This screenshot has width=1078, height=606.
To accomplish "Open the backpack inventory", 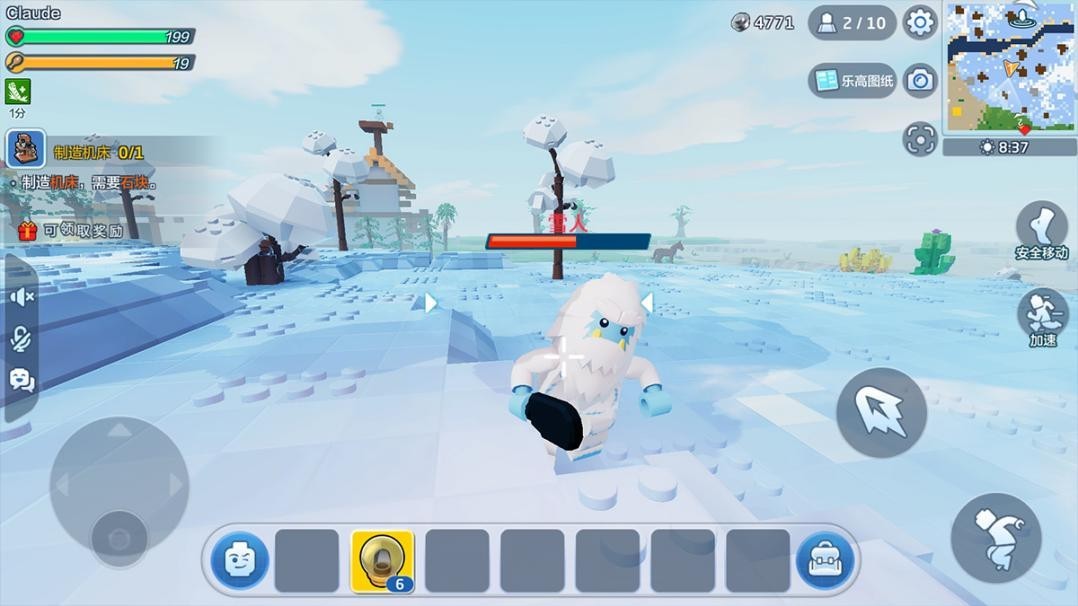I will (x=825, y=561).
